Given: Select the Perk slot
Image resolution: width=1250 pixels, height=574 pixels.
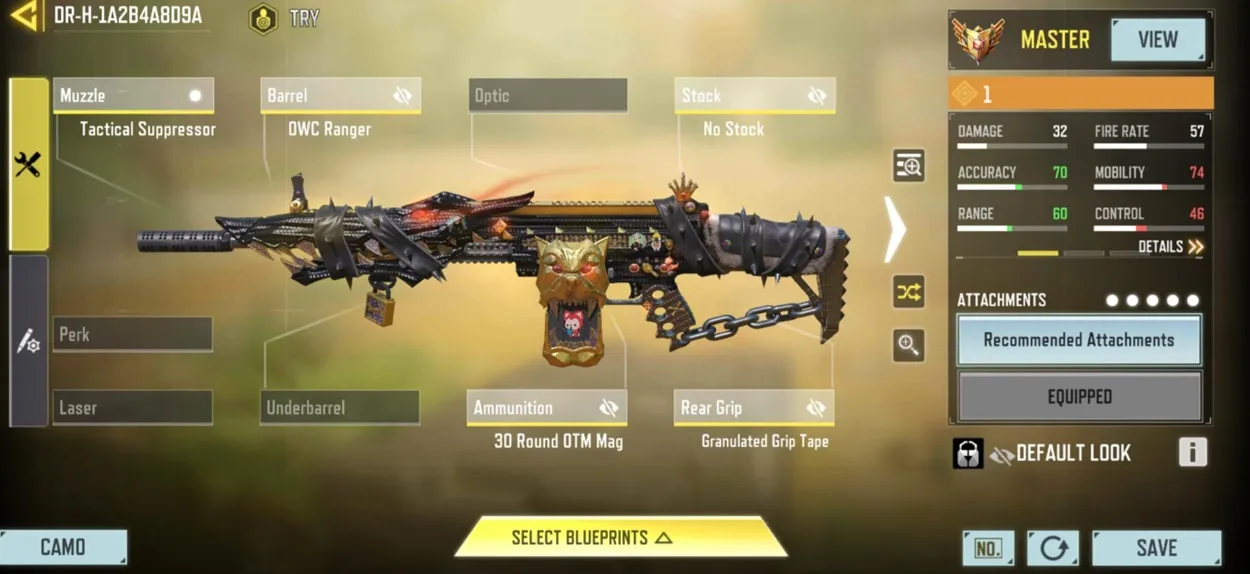Looking at the screenshot, I should [133, 335].
